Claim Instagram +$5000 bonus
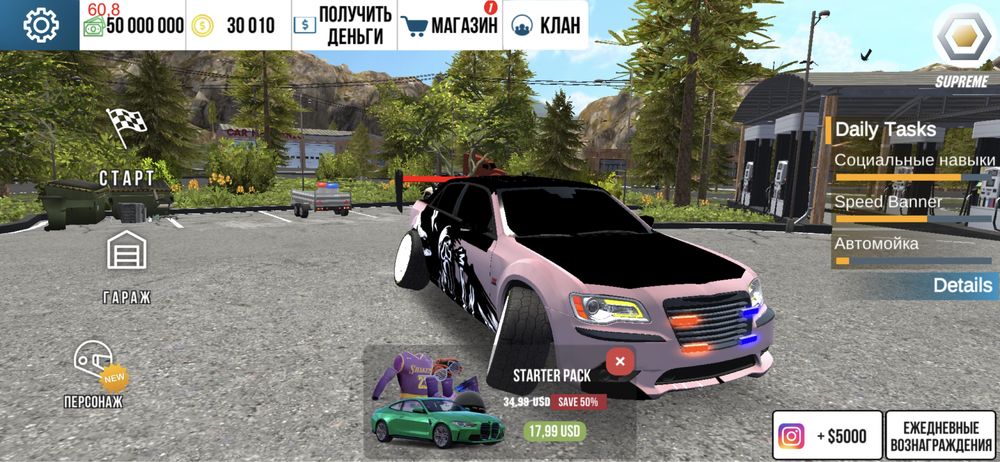 (826, 436)
